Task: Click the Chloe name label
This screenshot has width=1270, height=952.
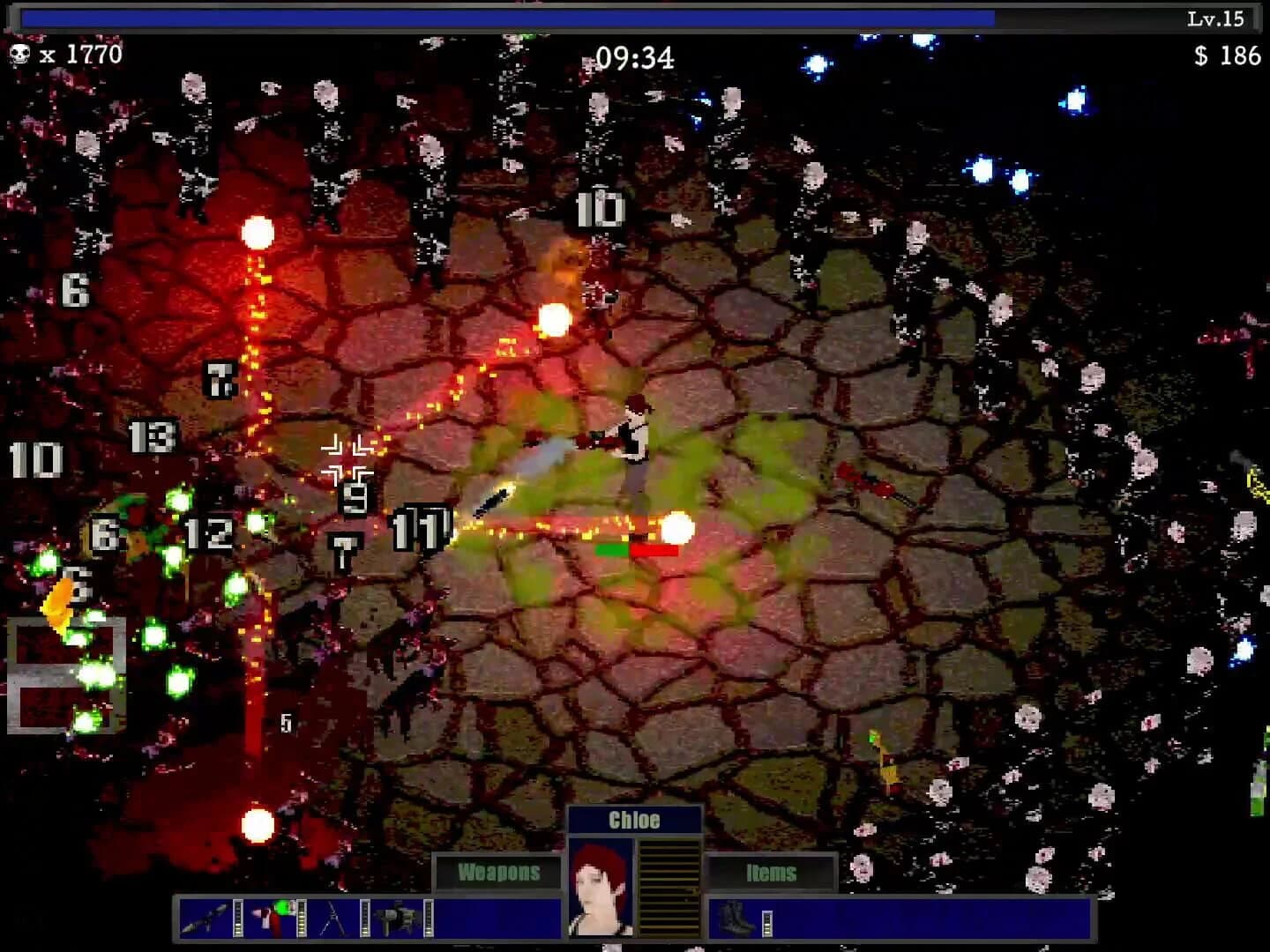Action: [634, 820]
